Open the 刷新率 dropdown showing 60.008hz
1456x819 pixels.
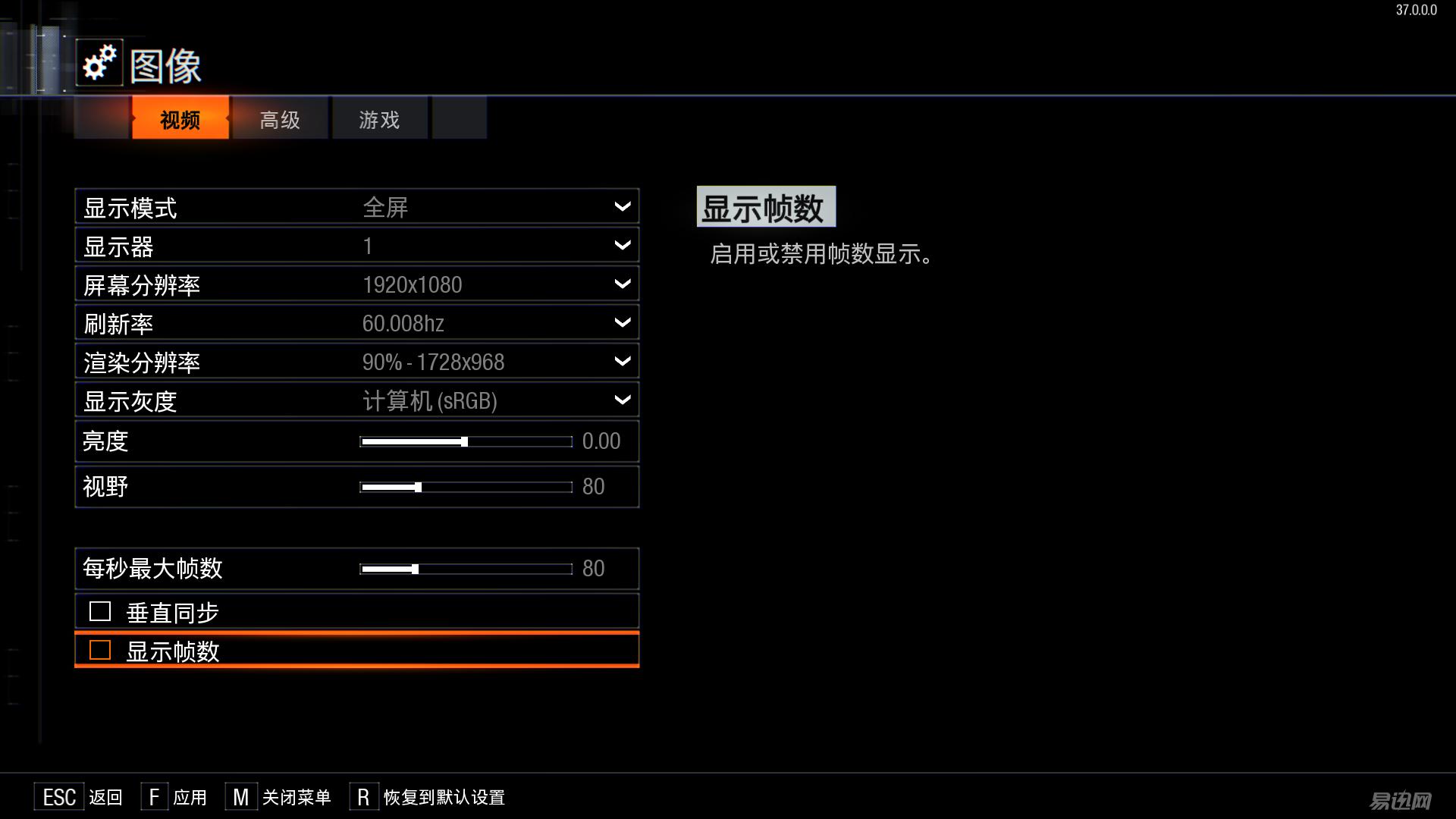[621, 322]
